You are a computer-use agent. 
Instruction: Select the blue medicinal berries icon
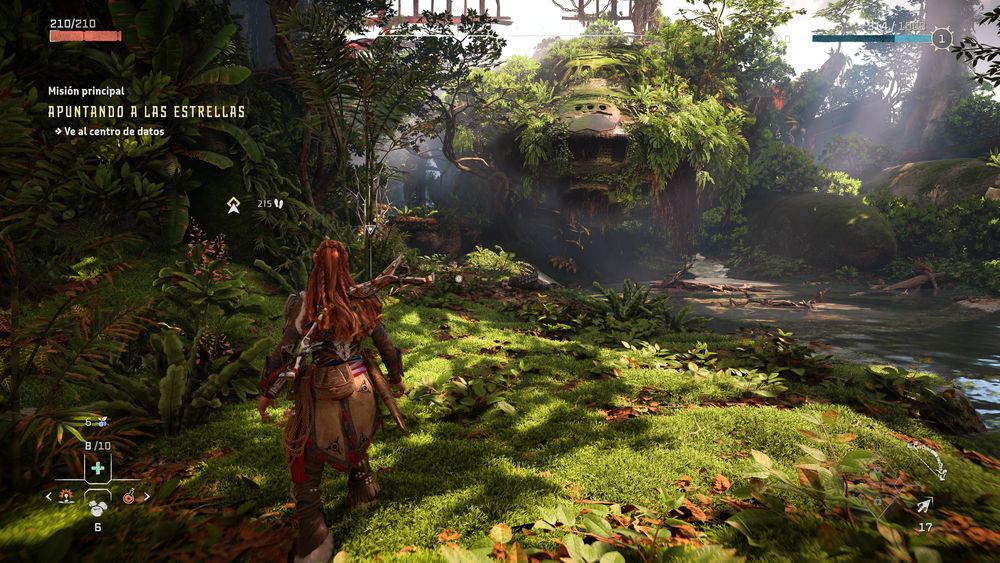(100, 423)
